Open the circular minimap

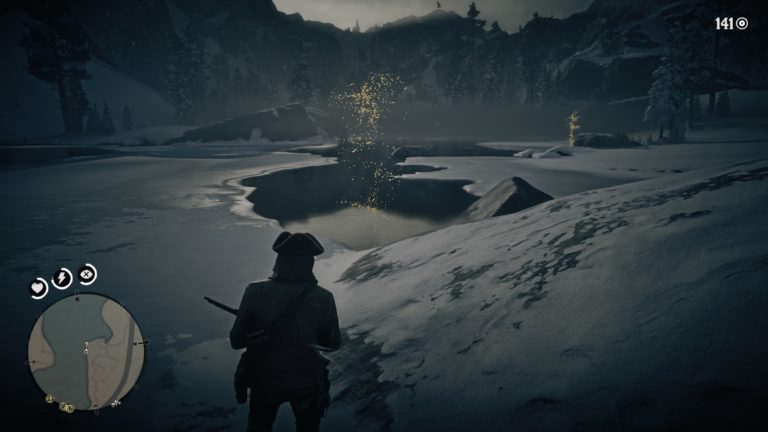pos(86,351)
